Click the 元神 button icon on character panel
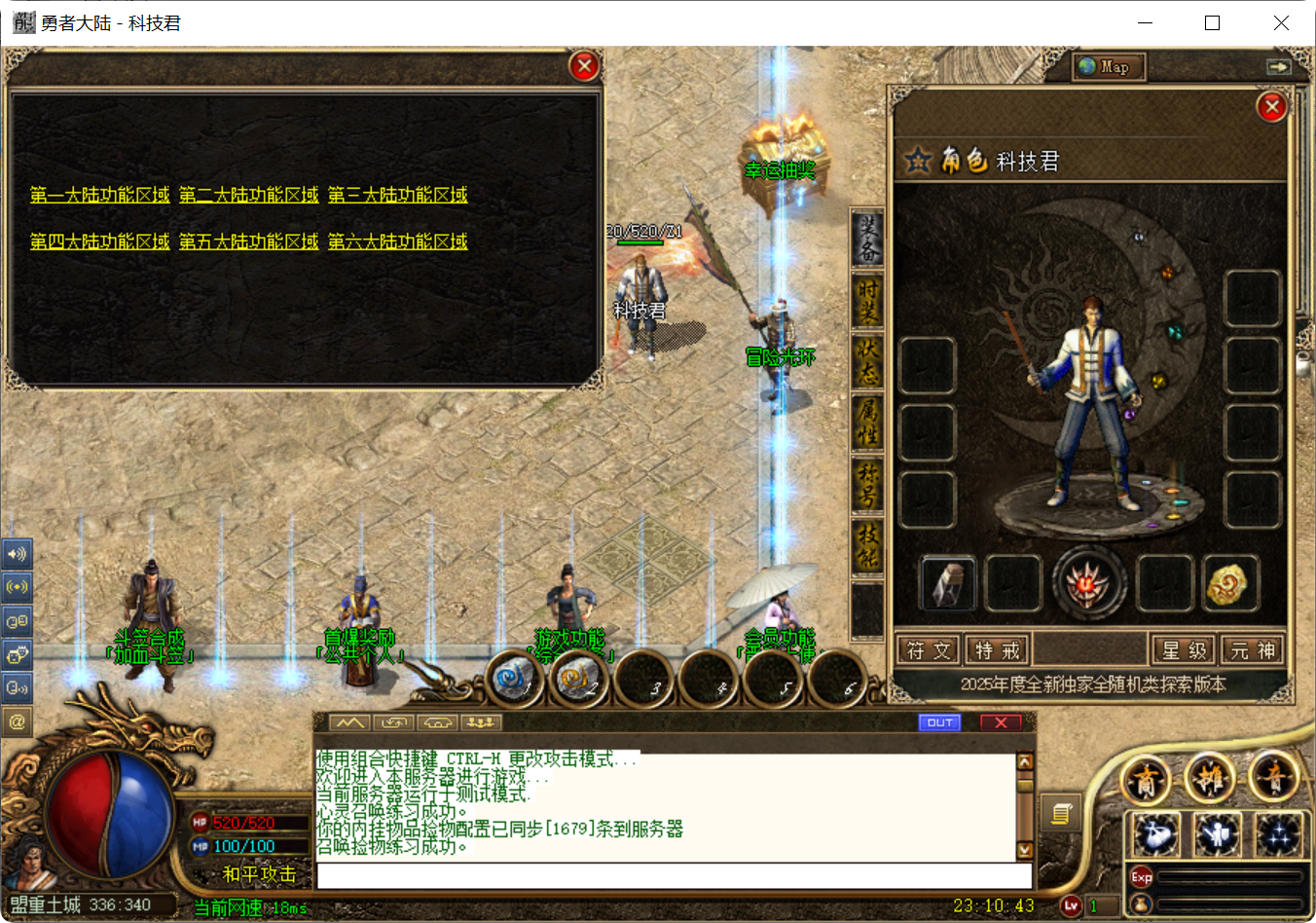 click(x=1253, y=649)
